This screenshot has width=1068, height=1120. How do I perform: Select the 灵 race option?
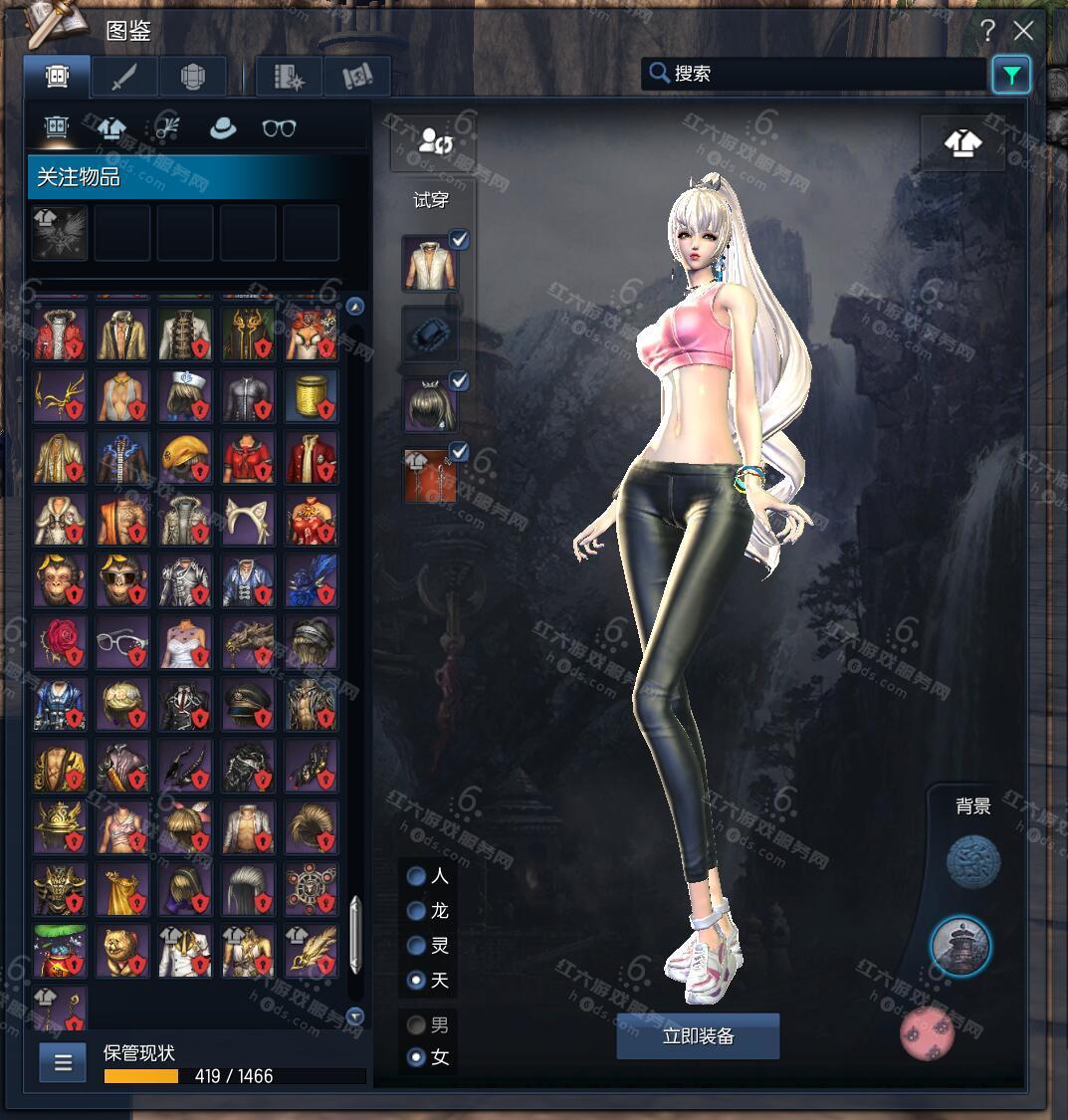click(417, 946)
